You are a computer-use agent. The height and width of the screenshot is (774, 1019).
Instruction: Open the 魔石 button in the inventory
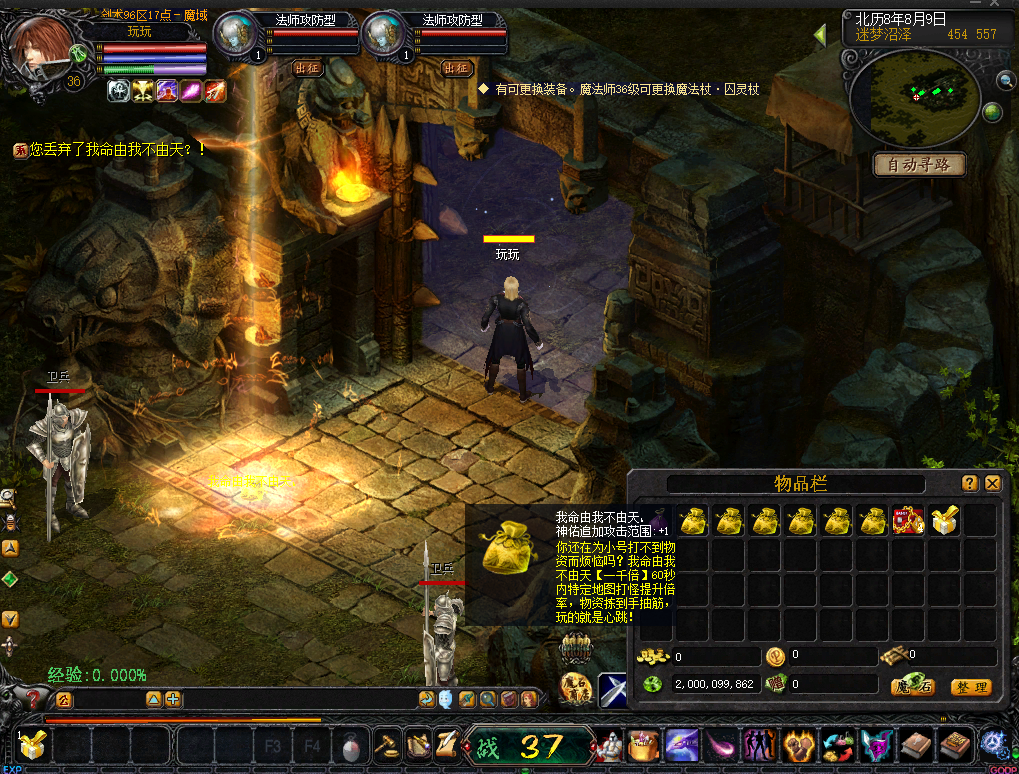pos(912,687)
